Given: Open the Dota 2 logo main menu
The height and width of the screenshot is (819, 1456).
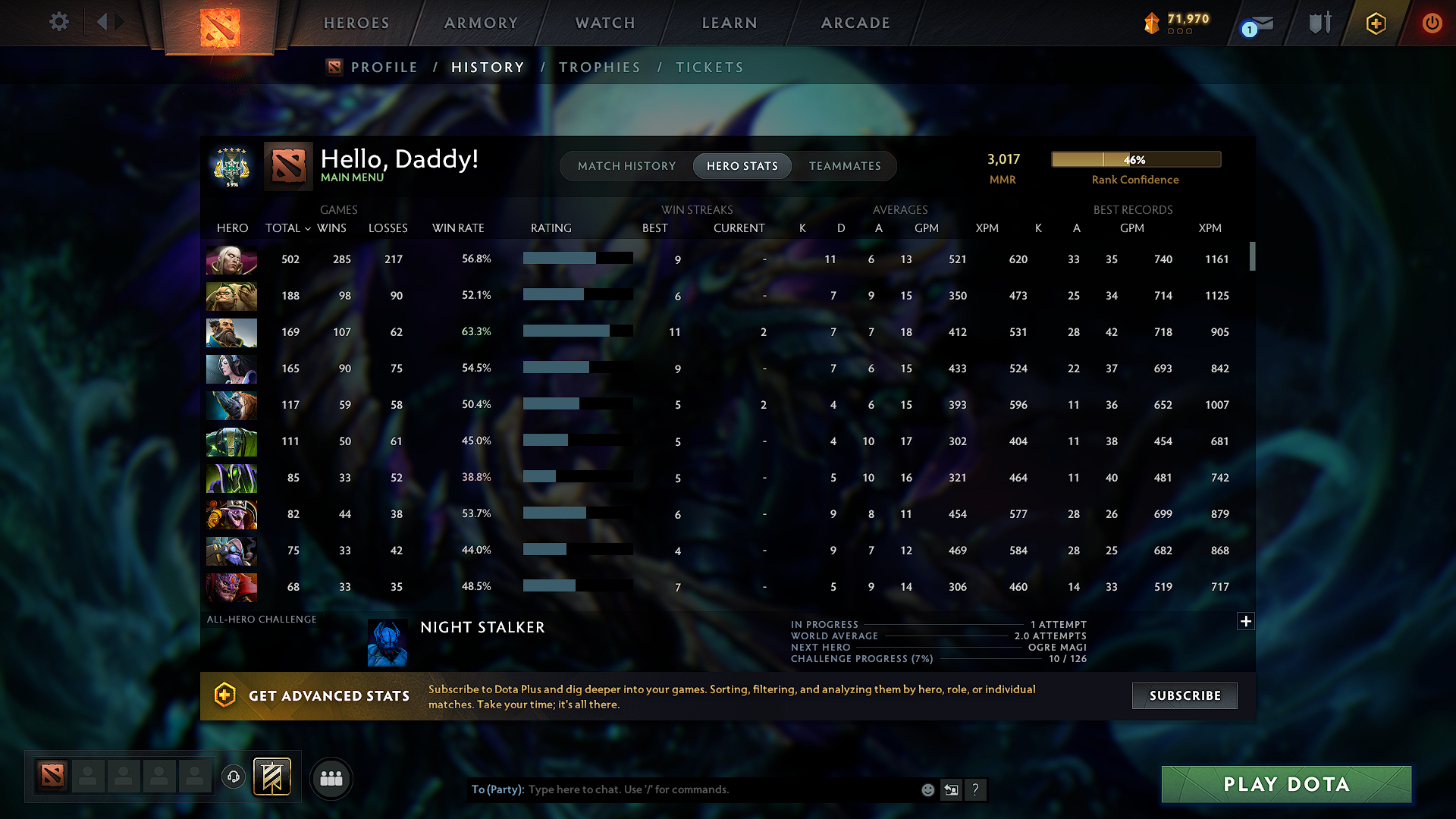Looking at the screenshot, I should tap(218, 24).
